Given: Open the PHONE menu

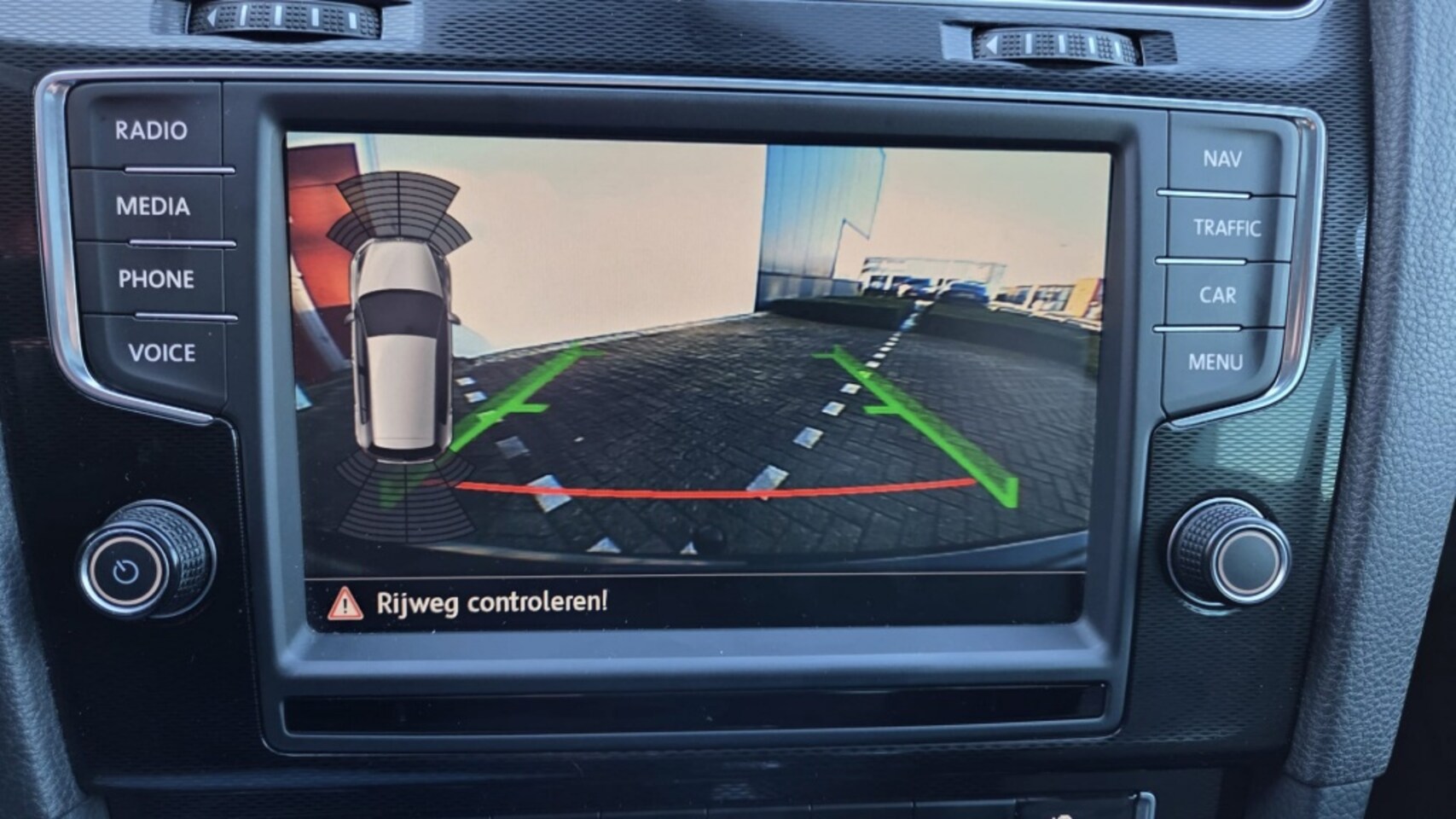Looking at the screenshot, I should coord(156,279).
